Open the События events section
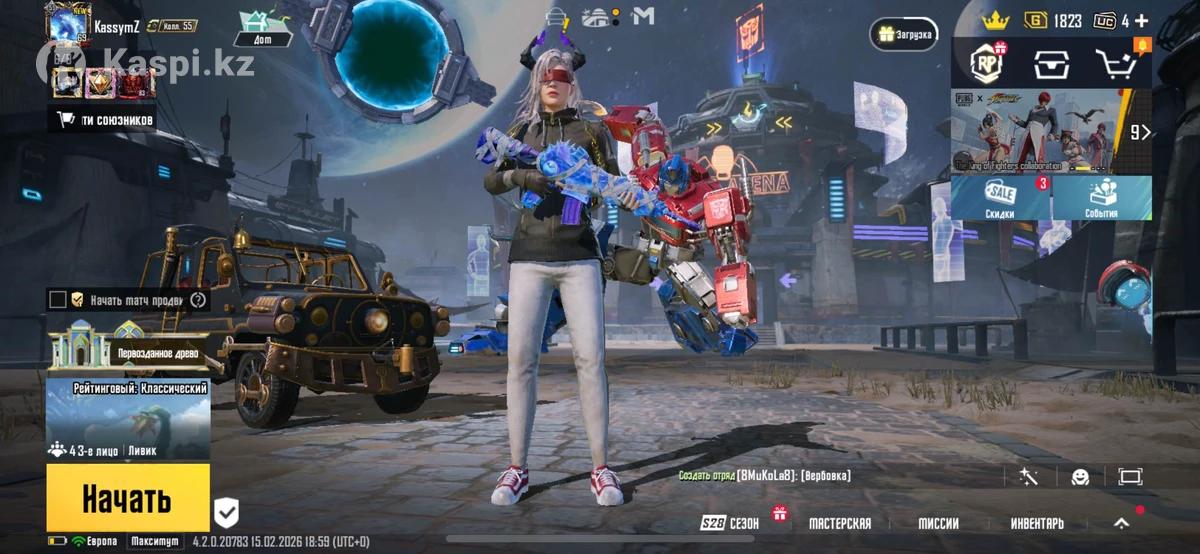 click(1100, 199)
